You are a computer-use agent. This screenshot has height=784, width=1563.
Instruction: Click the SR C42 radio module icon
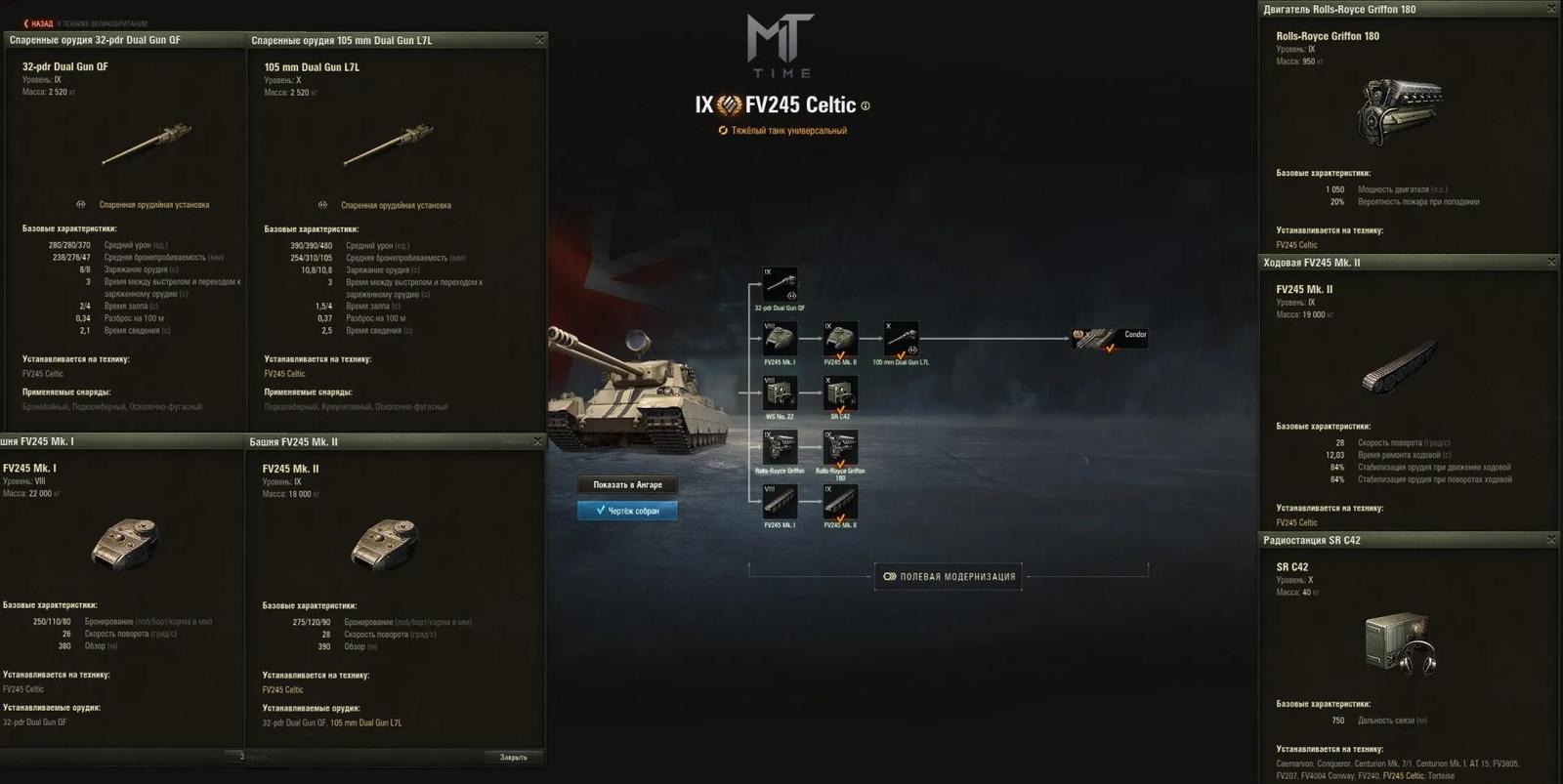coord(841,392)
